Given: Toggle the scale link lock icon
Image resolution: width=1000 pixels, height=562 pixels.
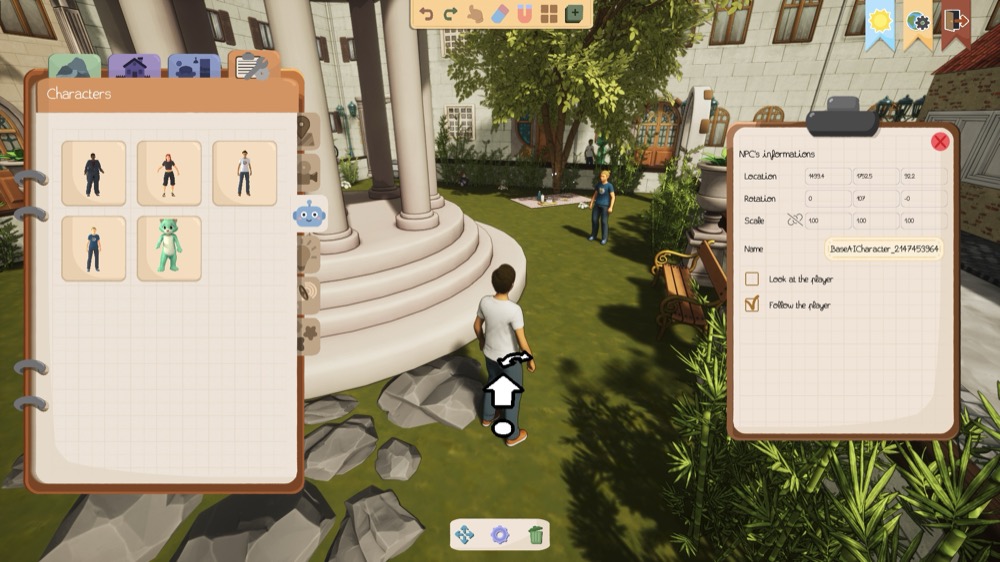Looking at the screenshot, I should click(795, 220).
